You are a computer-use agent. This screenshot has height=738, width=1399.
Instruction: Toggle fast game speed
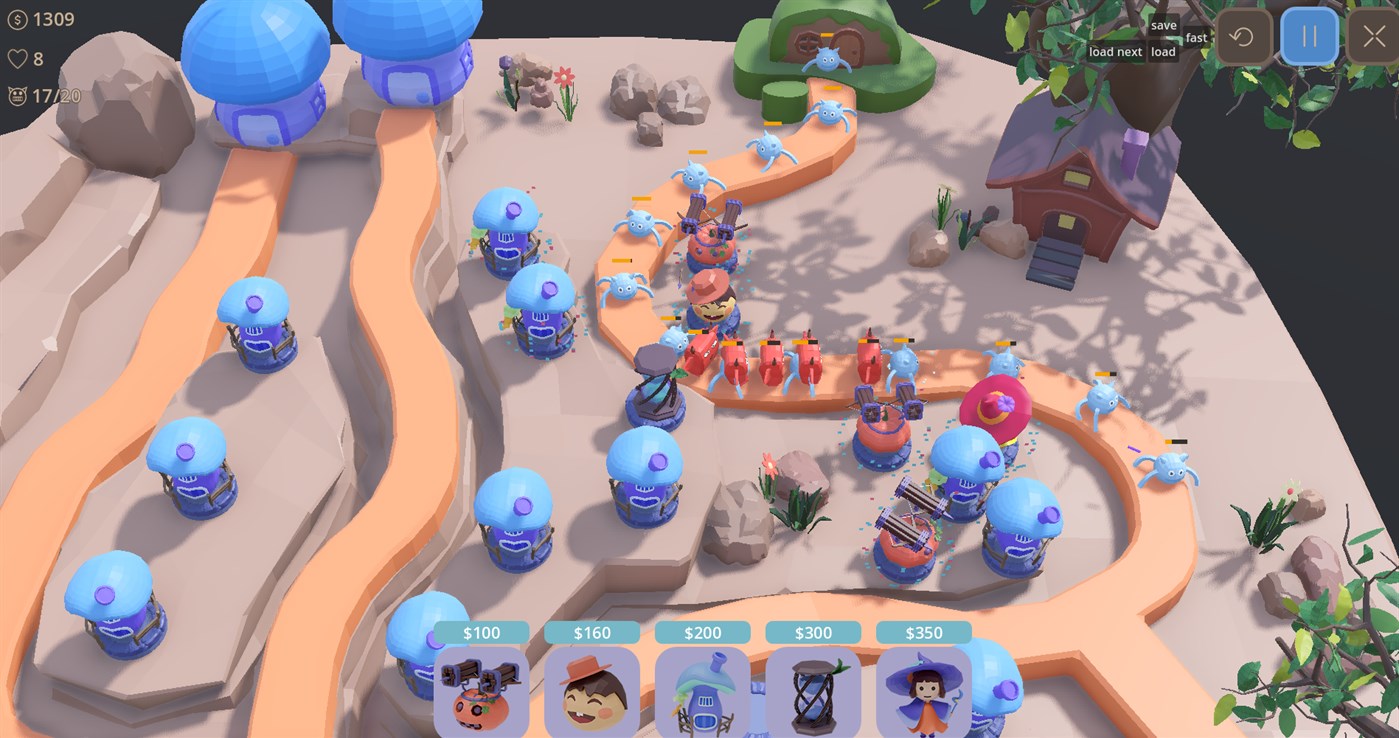(x=1196, y=36)
